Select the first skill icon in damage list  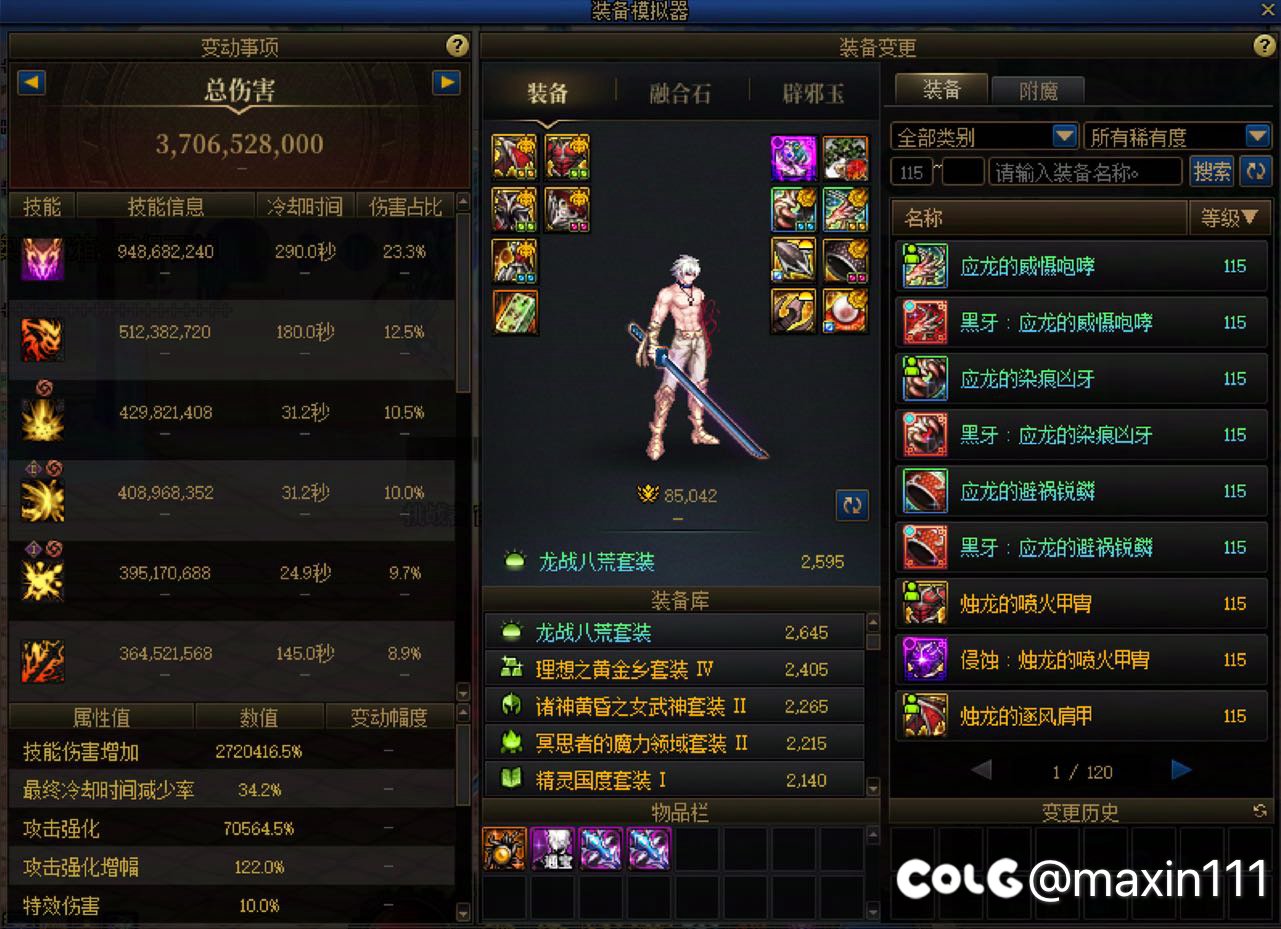pyautogui.click(x=42, y=260)
